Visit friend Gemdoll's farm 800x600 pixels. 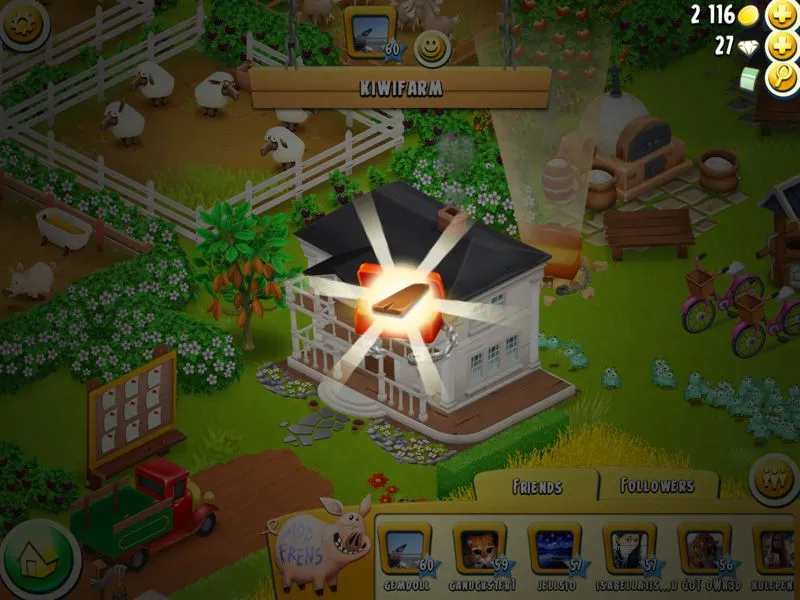(406, 549)
